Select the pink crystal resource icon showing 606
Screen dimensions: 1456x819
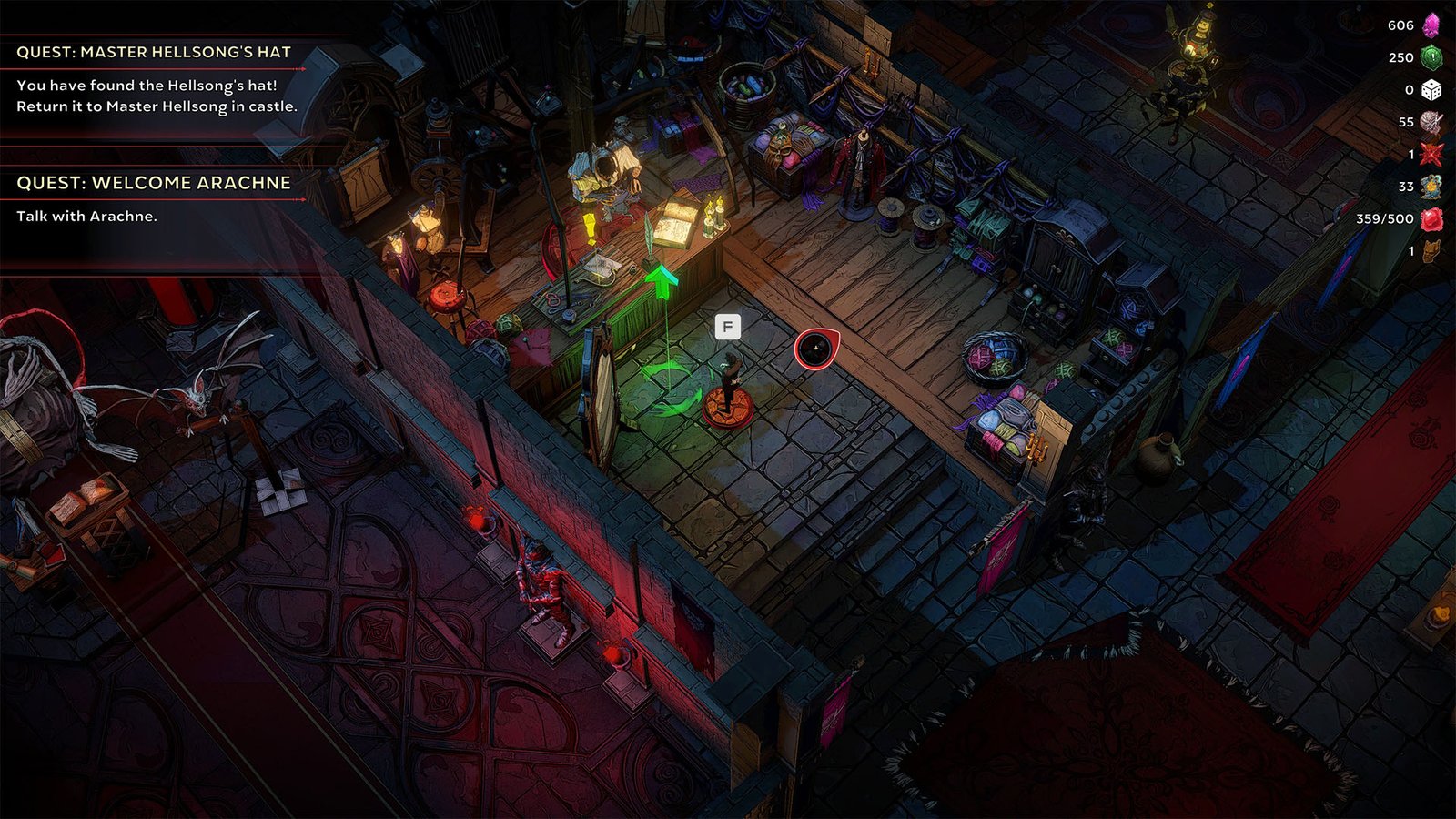click(x=1431, y=27)
